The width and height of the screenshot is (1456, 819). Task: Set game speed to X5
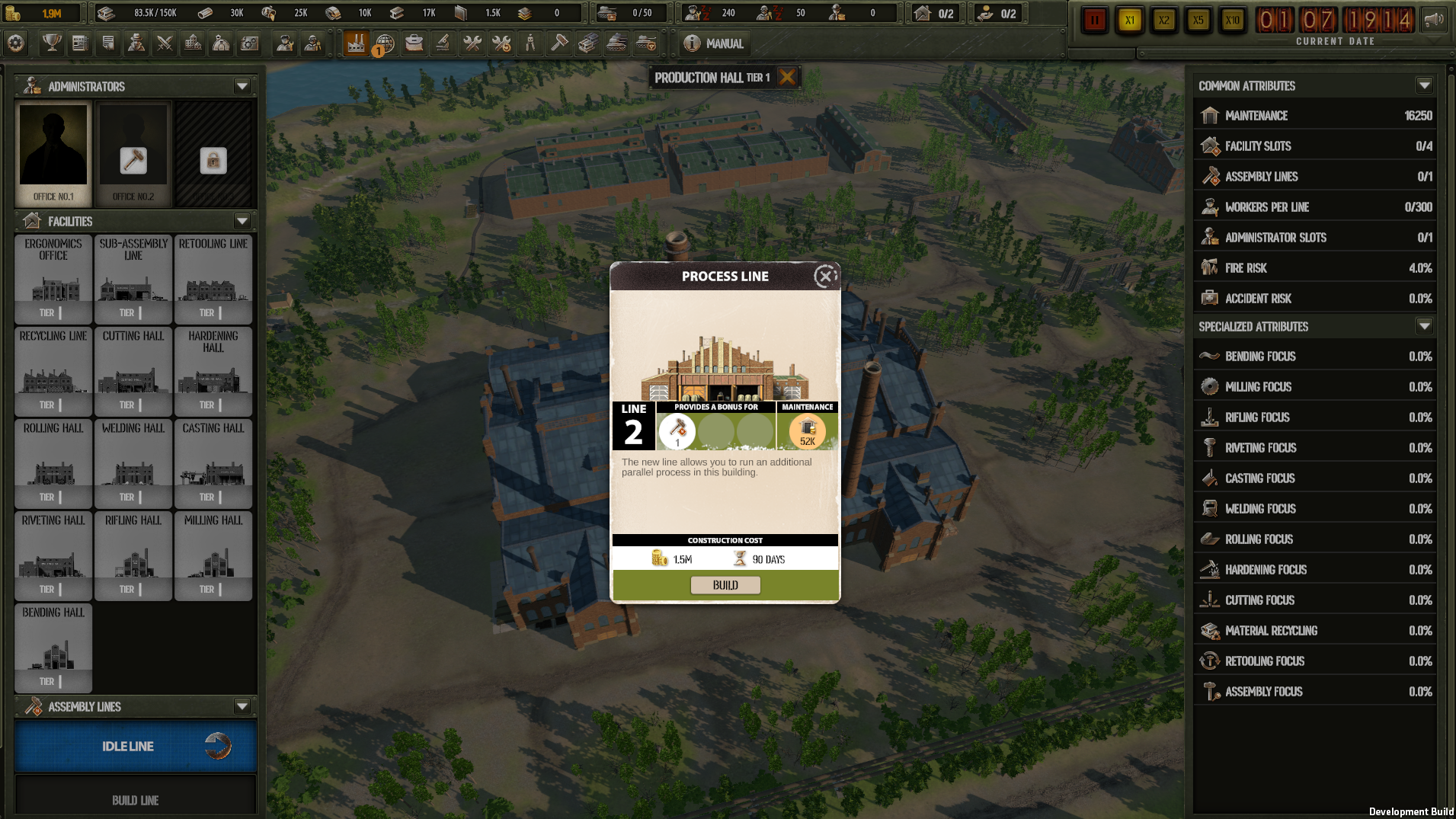pos(1198,21)
